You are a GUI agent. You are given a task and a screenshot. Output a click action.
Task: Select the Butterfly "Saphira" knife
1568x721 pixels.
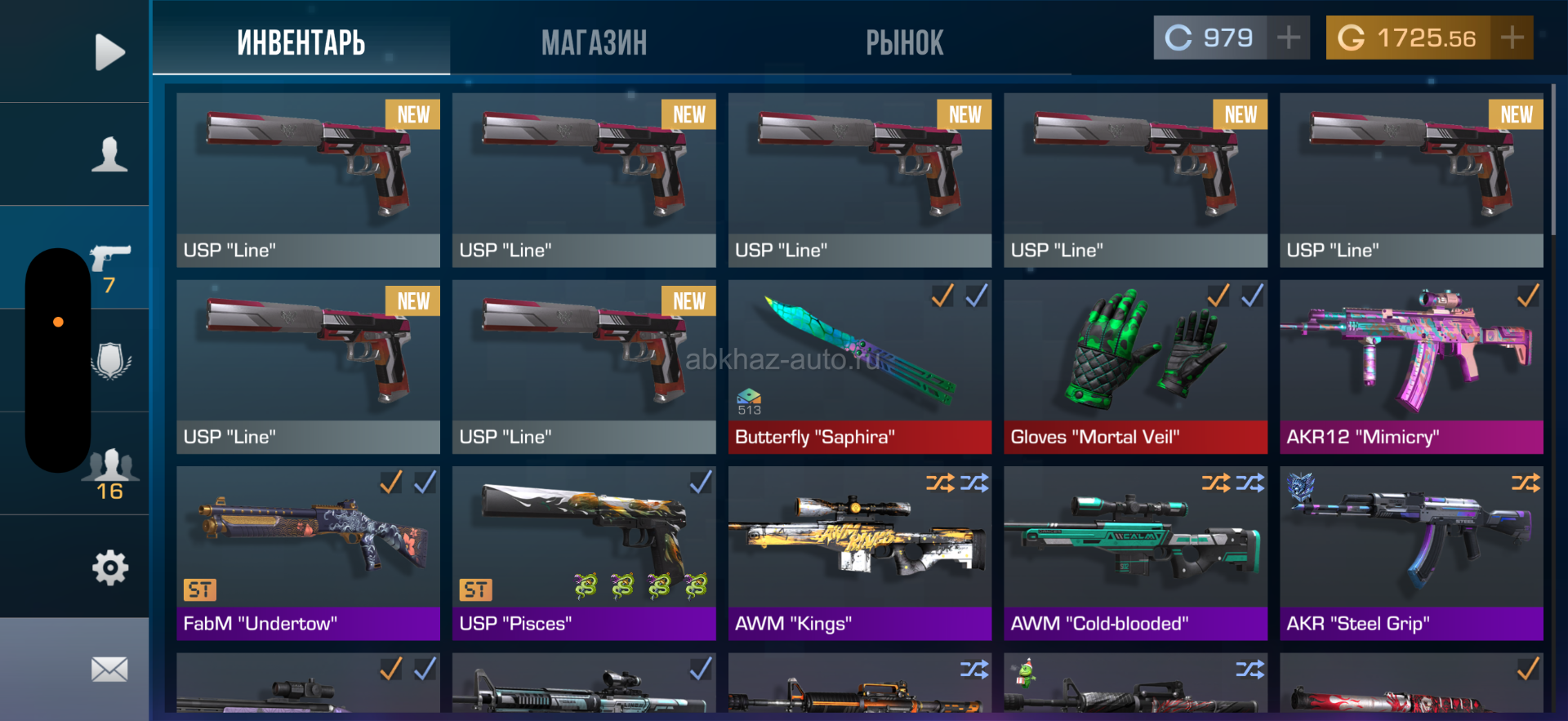[x=859, y=367]
